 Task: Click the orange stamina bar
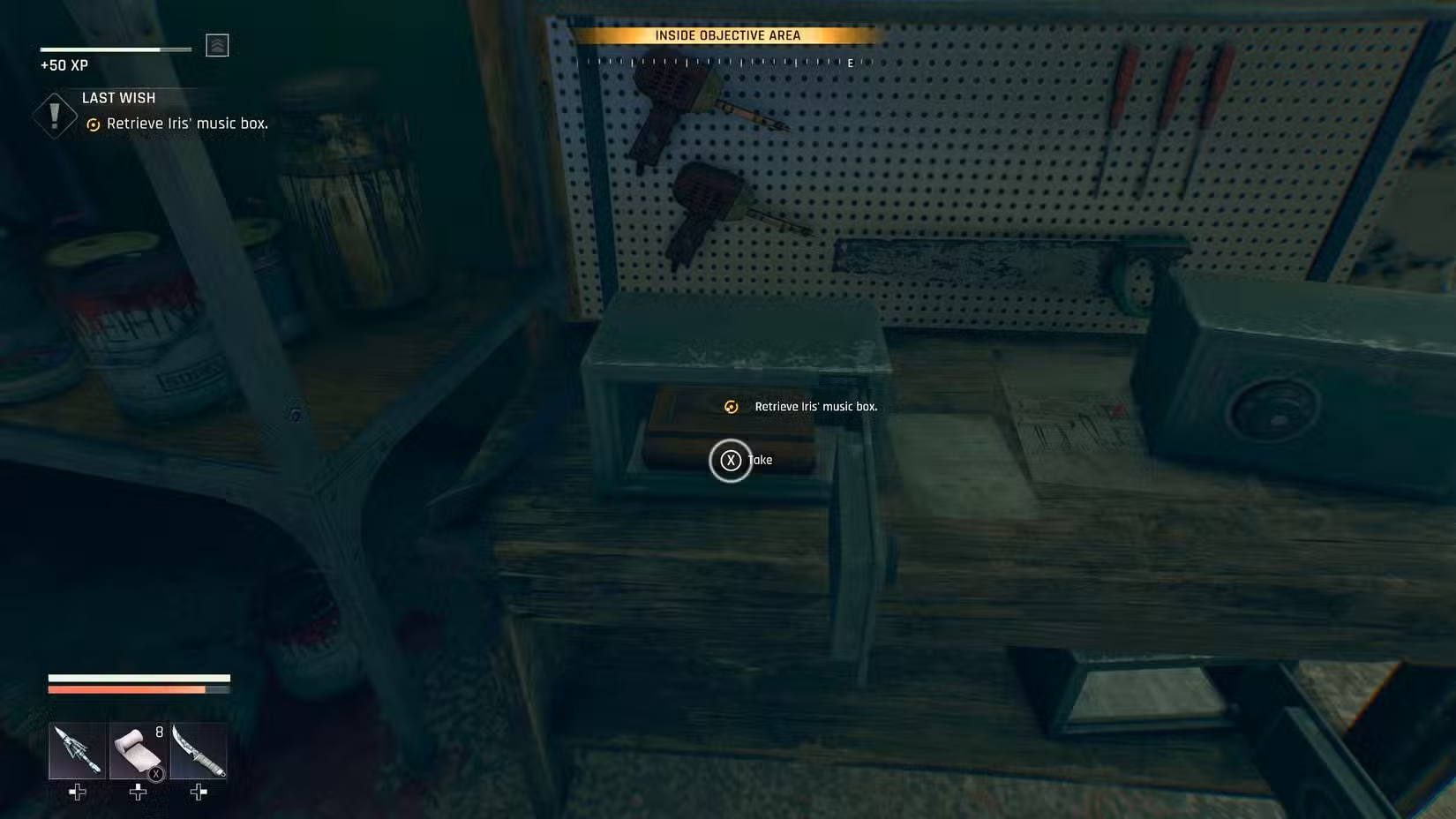pos(128,688)
